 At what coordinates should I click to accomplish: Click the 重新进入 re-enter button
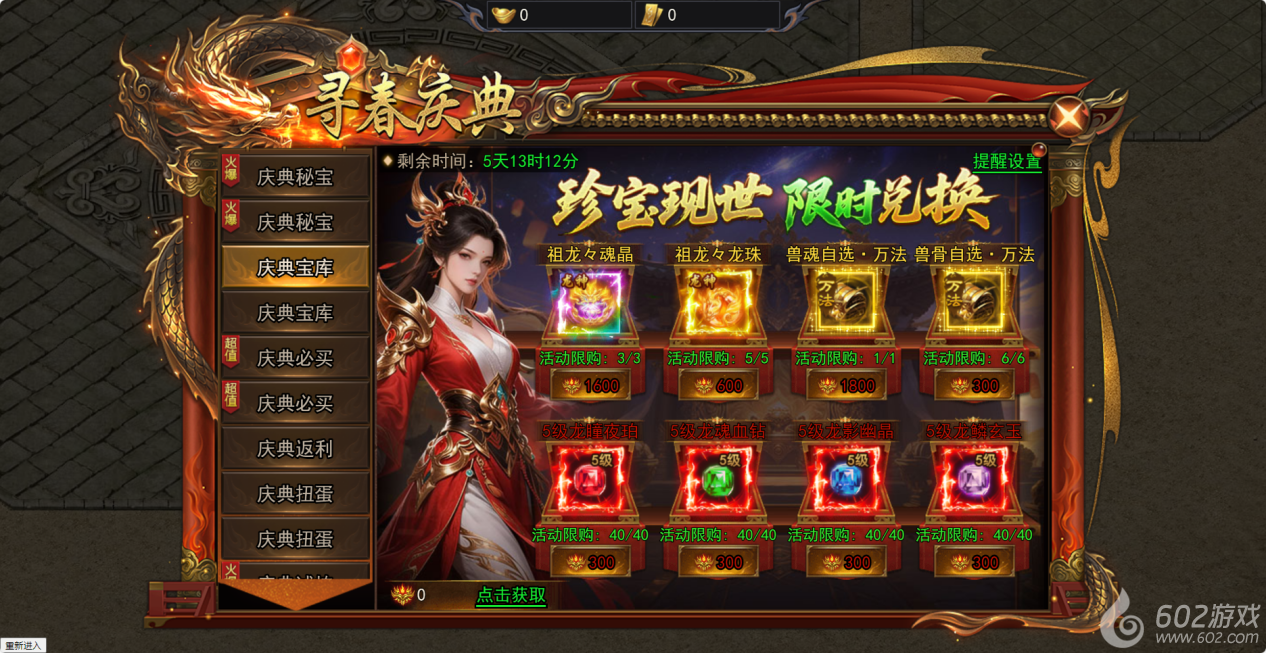tap(23, 646)
